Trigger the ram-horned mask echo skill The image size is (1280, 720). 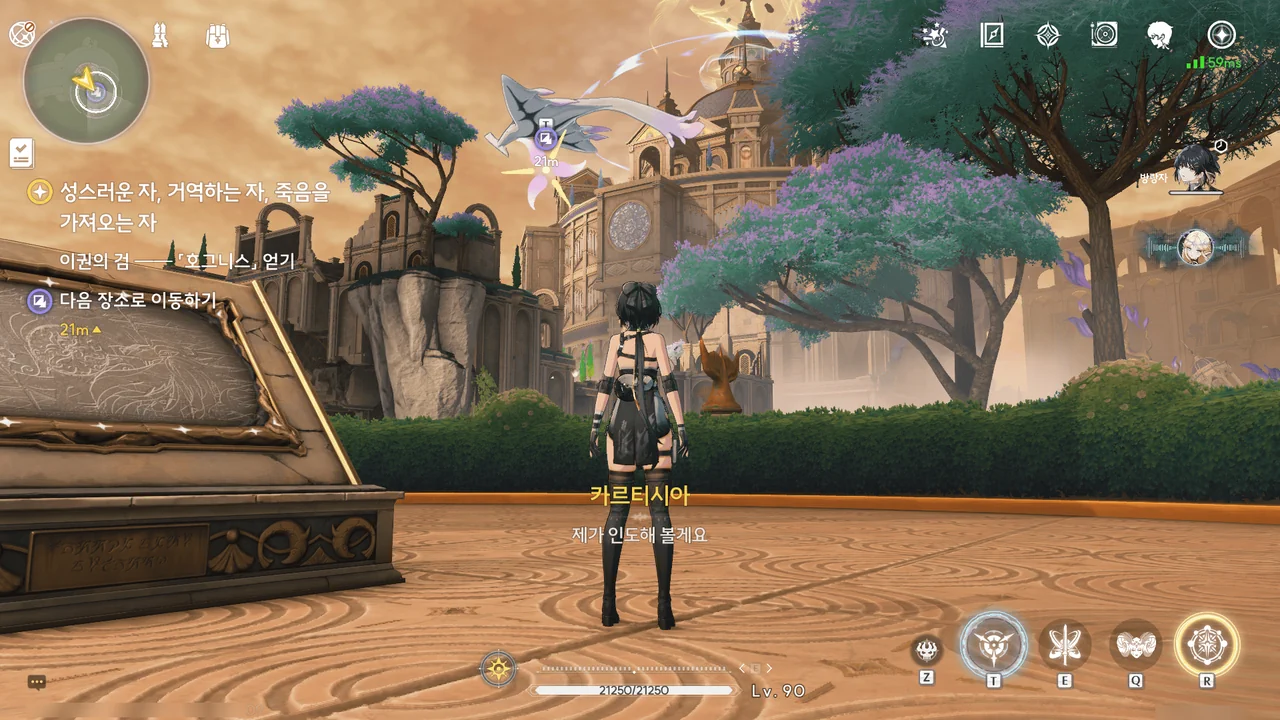pyautogui.click(x=1135, y=645)
